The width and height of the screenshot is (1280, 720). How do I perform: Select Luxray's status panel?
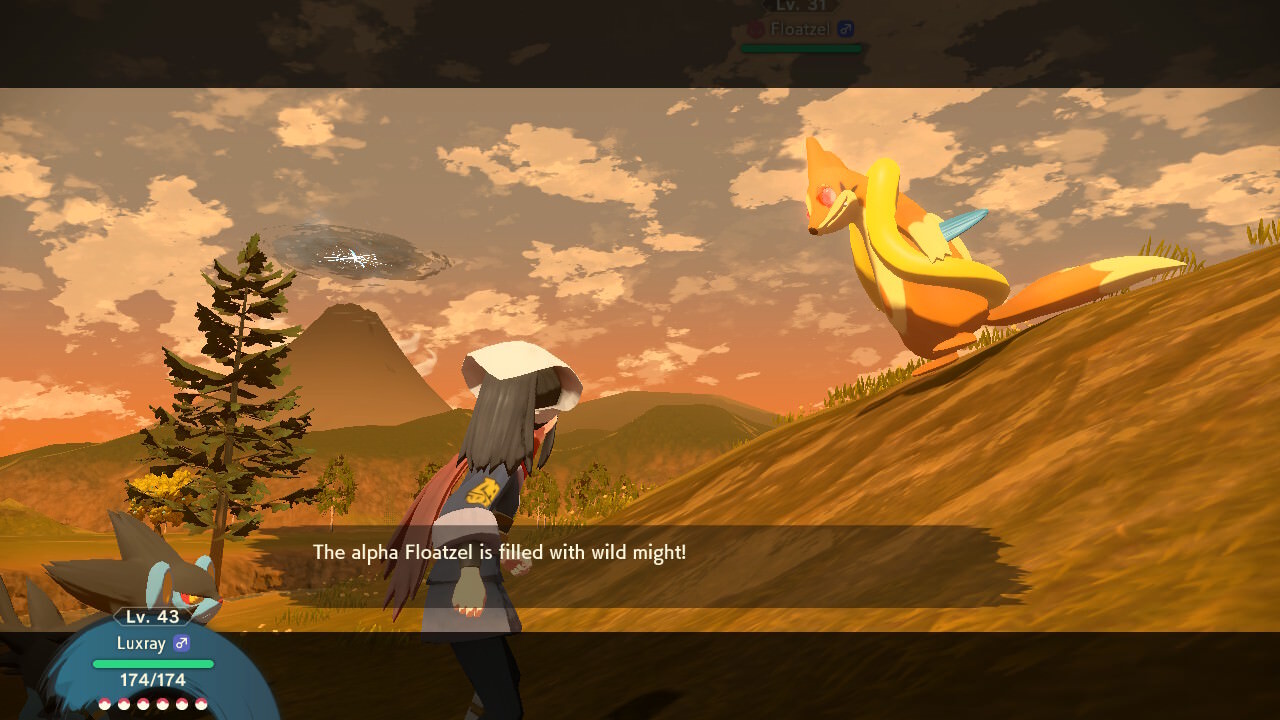tap(153, 655)
